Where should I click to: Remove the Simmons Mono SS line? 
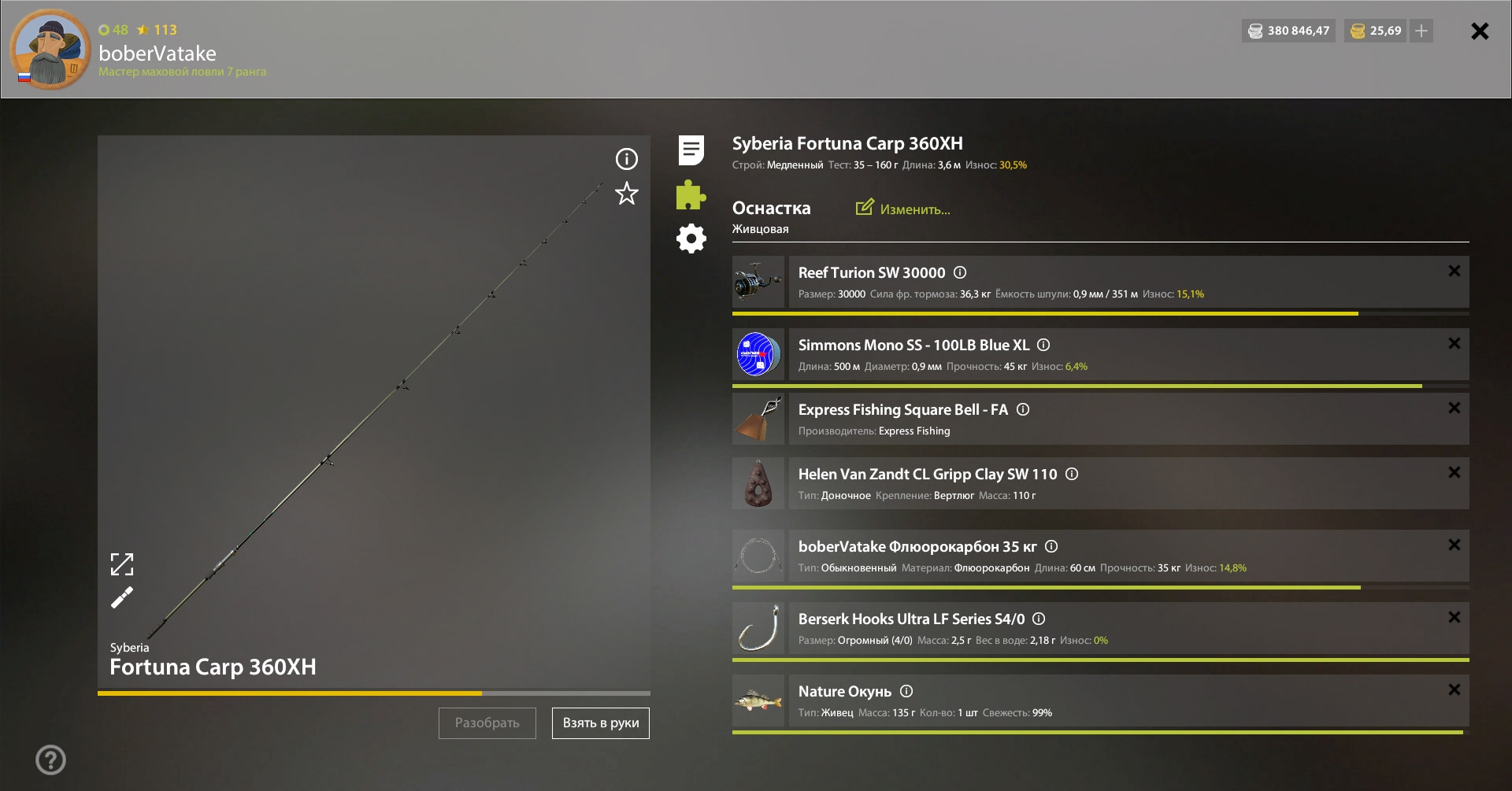point(1454,343)
